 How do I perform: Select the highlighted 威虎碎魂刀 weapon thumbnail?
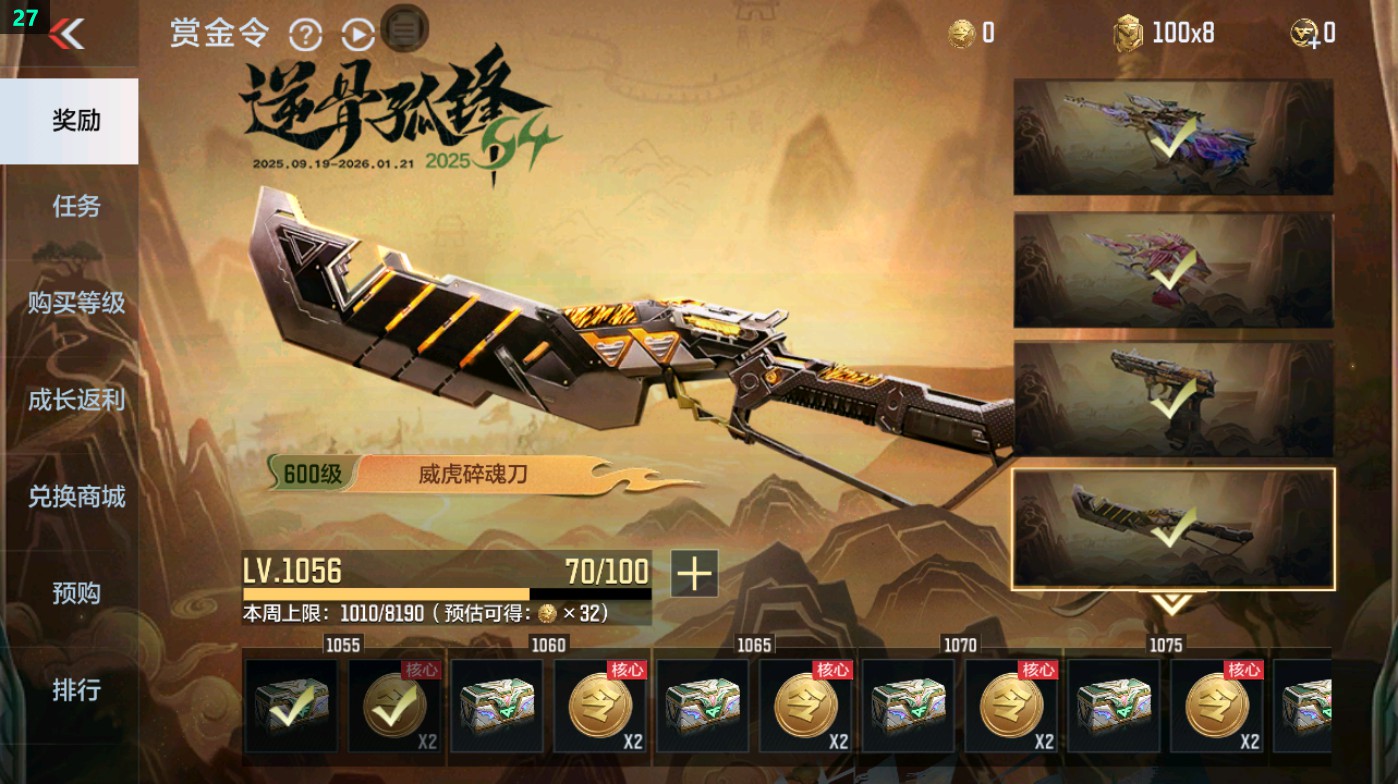[x=1180, y=525]
